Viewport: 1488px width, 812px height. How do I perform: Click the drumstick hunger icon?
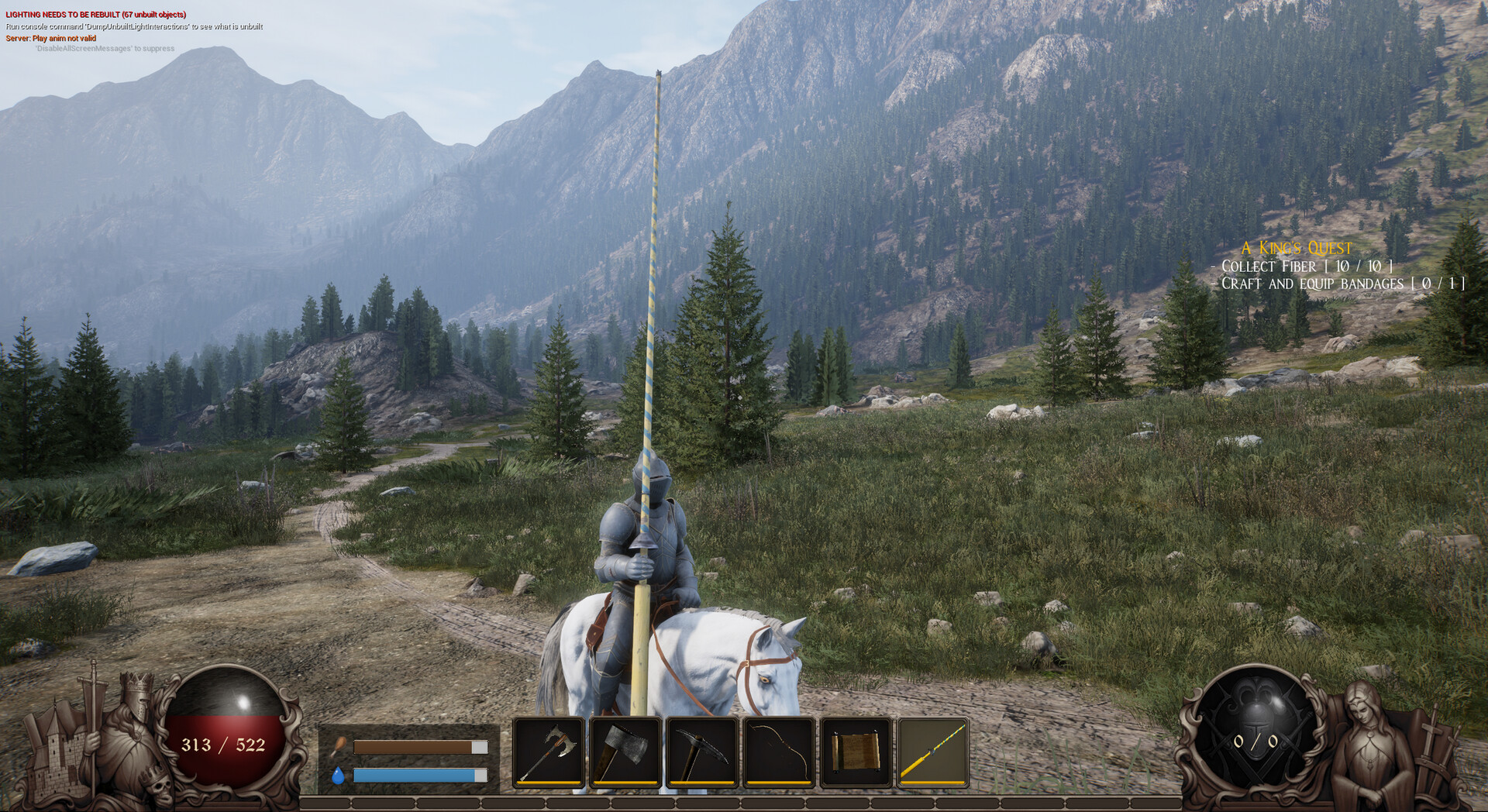tap(339, 745)
